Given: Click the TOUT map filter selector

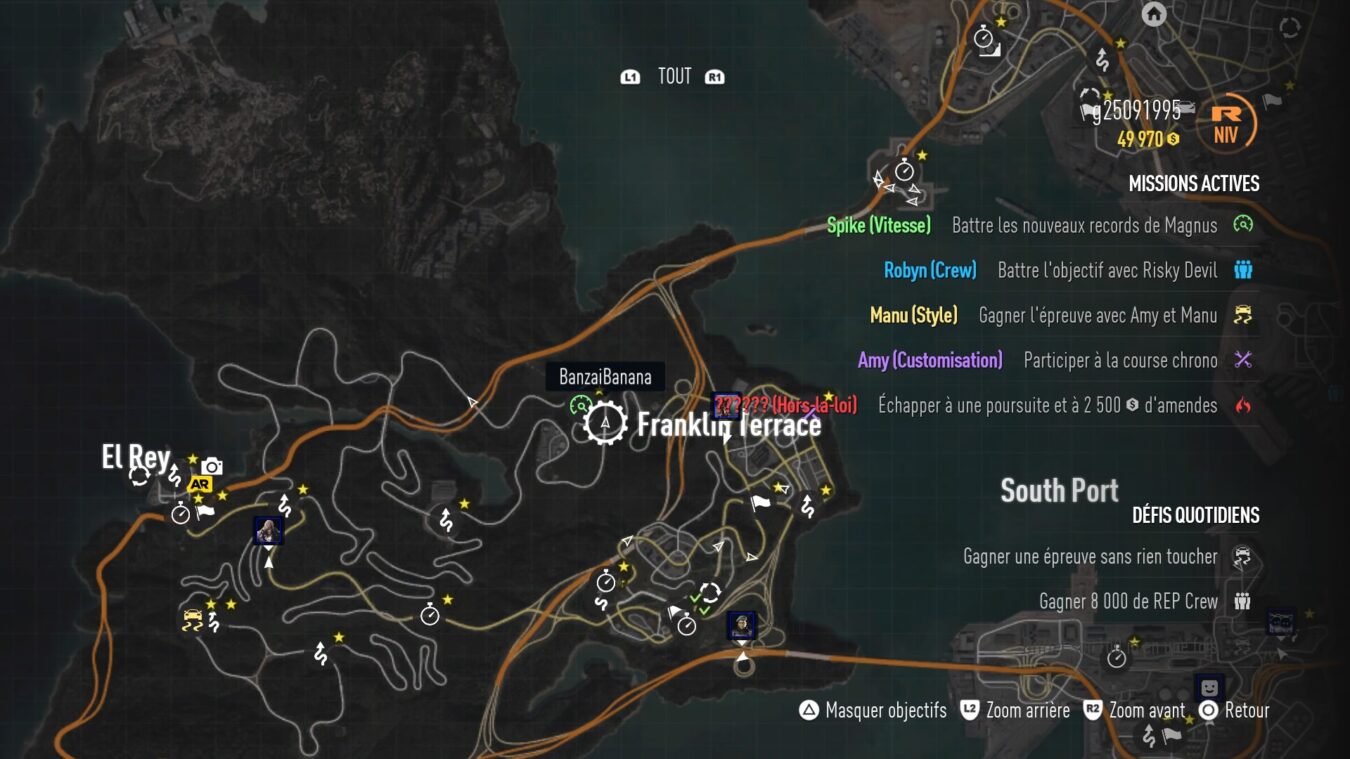Looking at the screenshot, I should click(x=674, y=76).
